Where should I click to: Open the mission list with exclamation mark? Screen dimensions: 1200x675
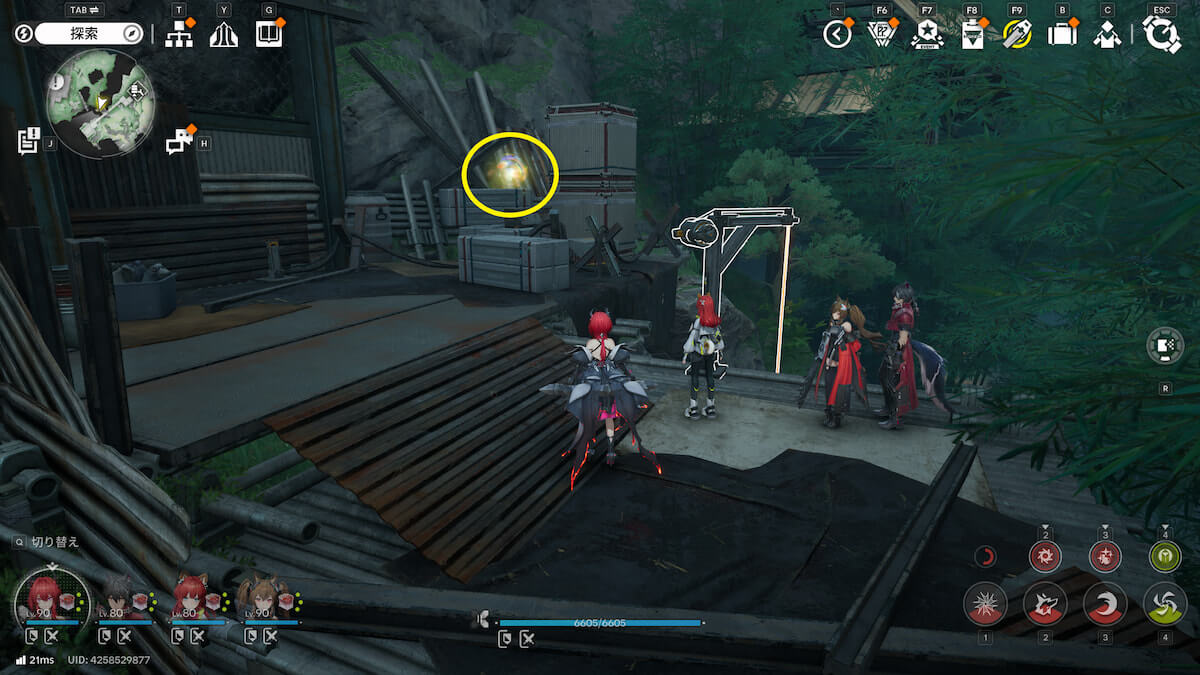click(x=29, y=140)
